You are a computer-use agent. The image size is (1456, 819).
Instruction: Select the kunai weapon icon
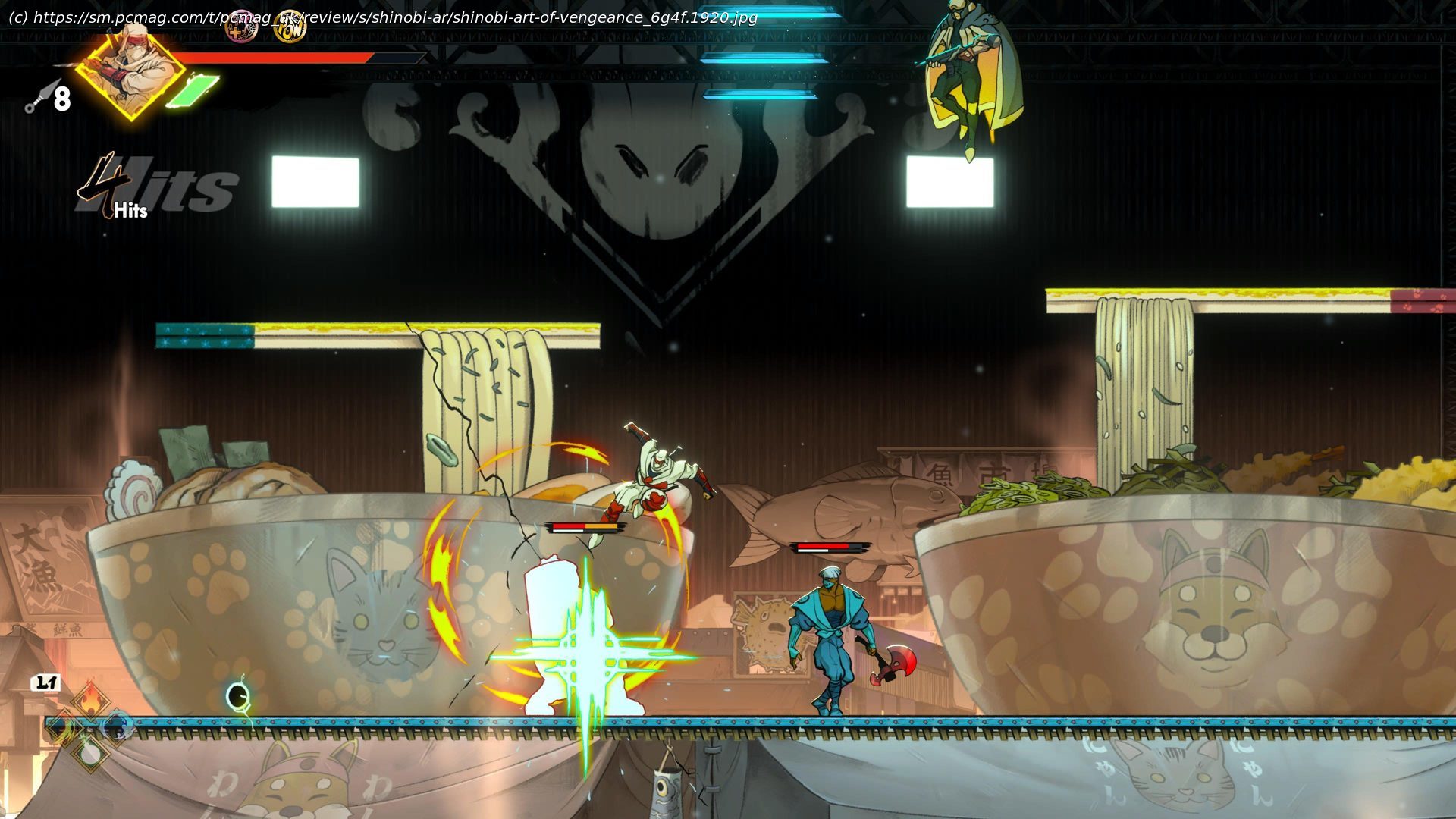42,96
